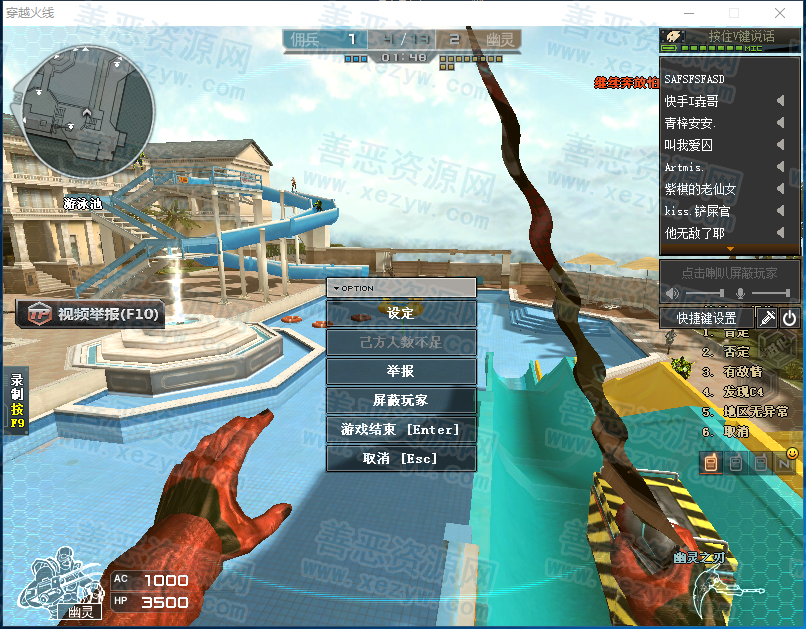
Task: End the game via 游戏结束
Action: click(x=401, y=430)
